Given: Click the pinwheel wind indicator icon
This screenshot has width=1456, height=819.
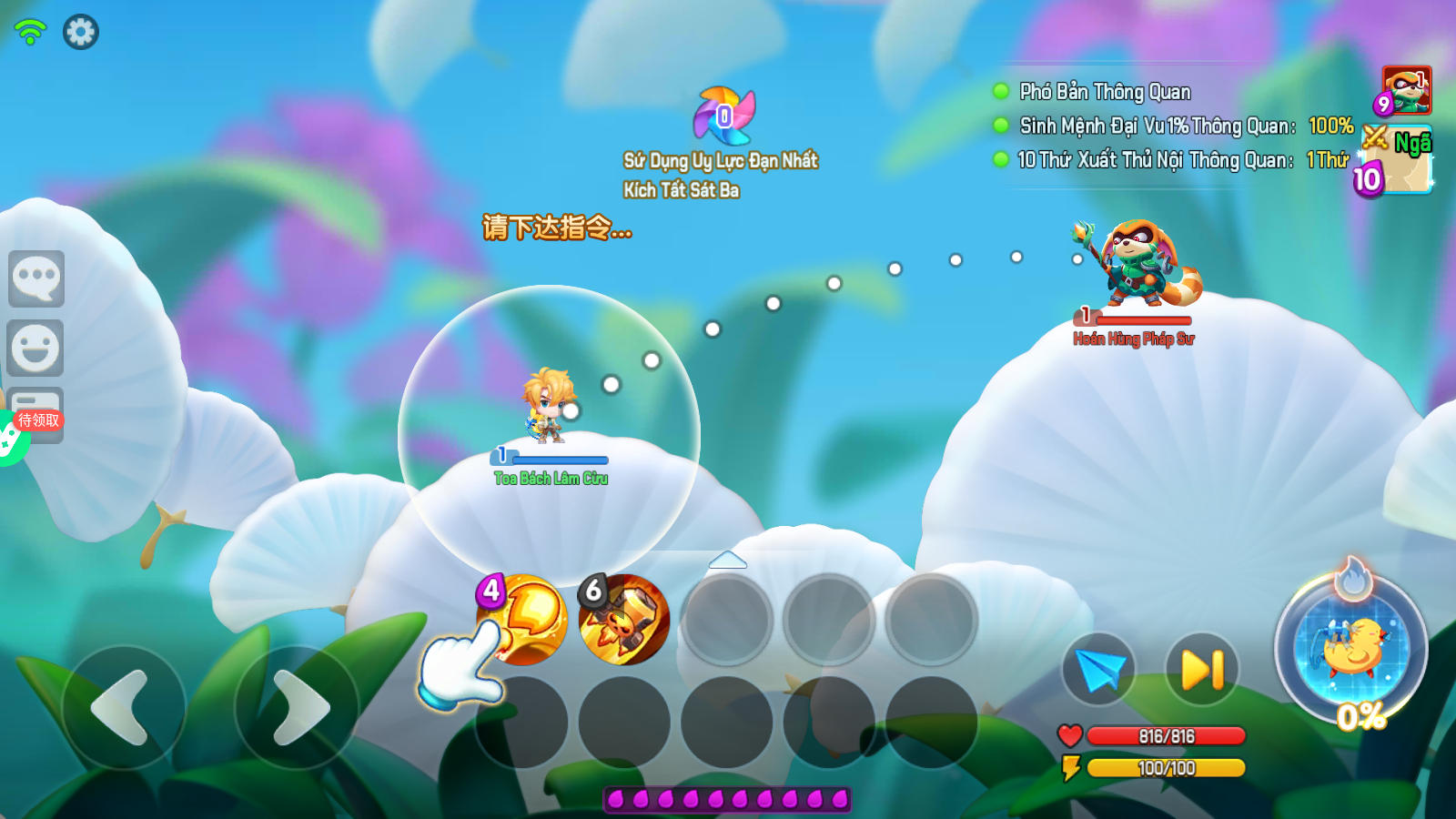Looking at the screenshot, I should pos(724,116).
